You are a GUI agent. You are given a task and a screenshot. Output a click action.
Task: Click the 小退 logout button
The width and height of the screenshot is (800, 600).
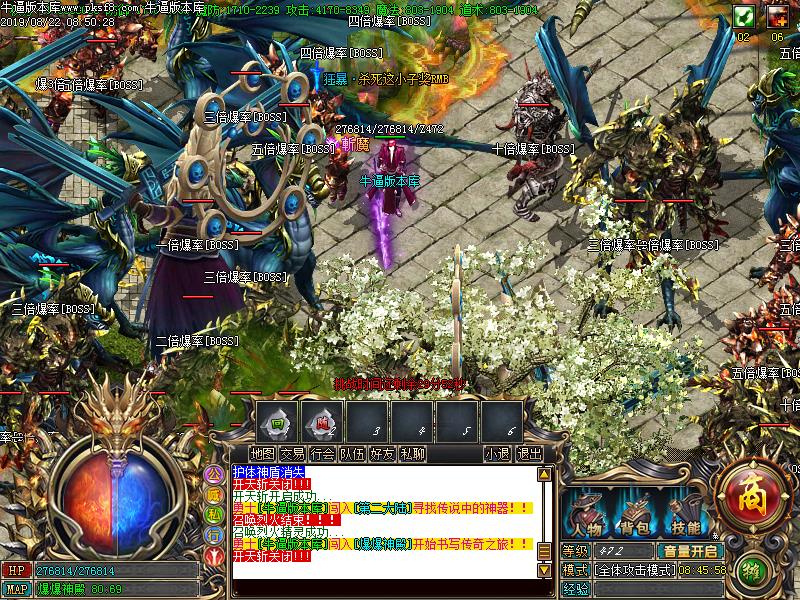click(x=497, y=453)
